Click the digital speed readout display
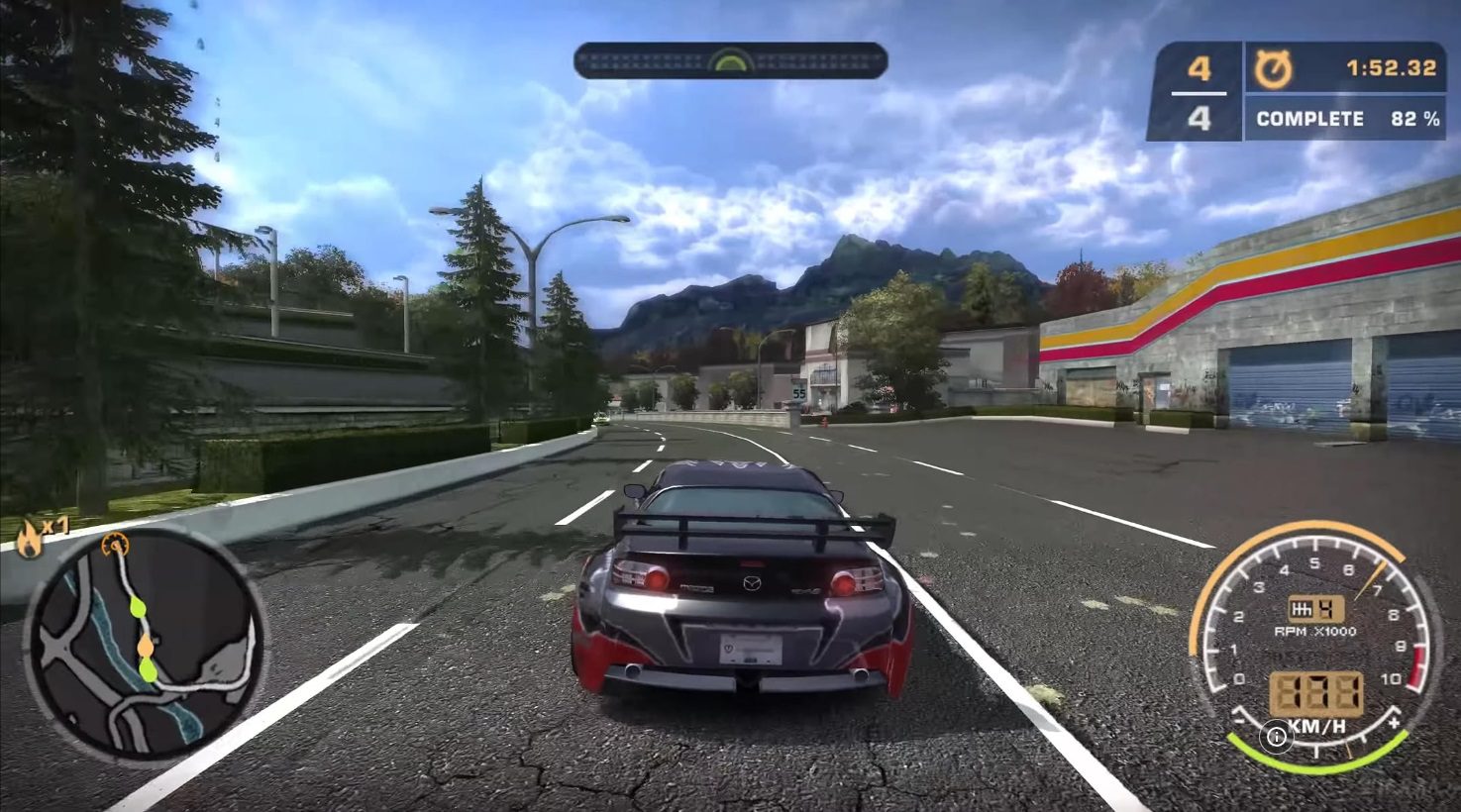 coord(1317,690)
